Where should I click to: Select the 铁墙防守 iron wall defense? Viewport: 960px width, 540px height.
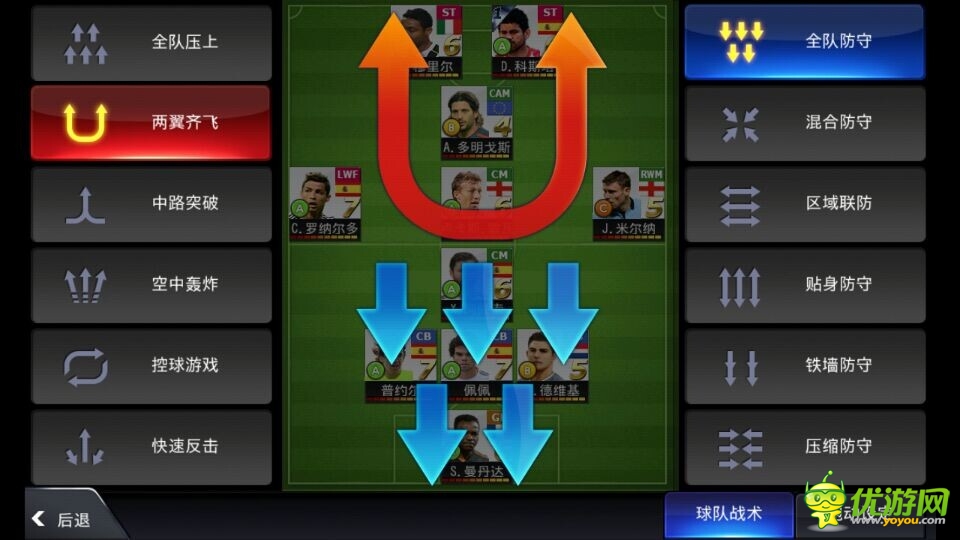click(804, 365)
